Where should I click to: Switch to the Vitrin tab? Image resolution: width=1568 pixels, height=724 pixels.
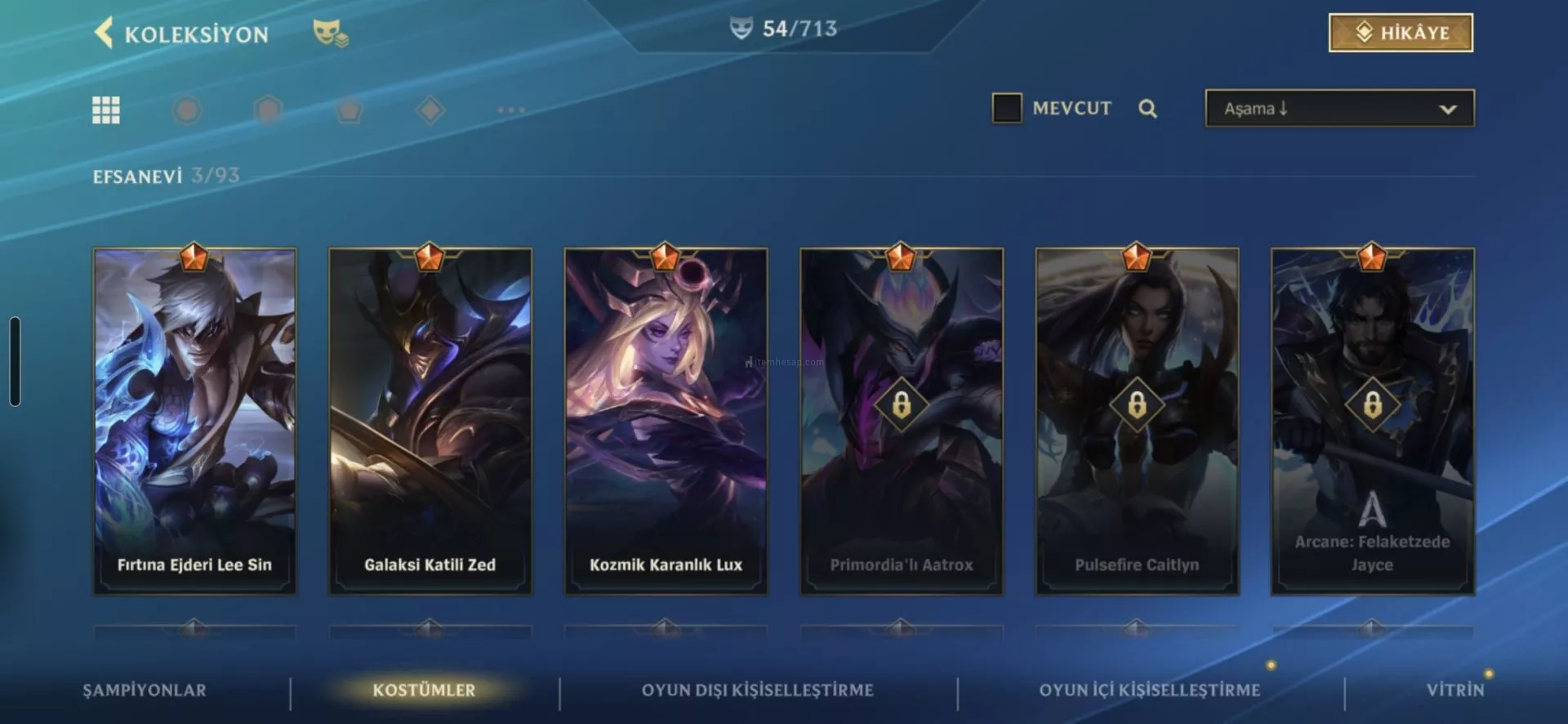1454,690
